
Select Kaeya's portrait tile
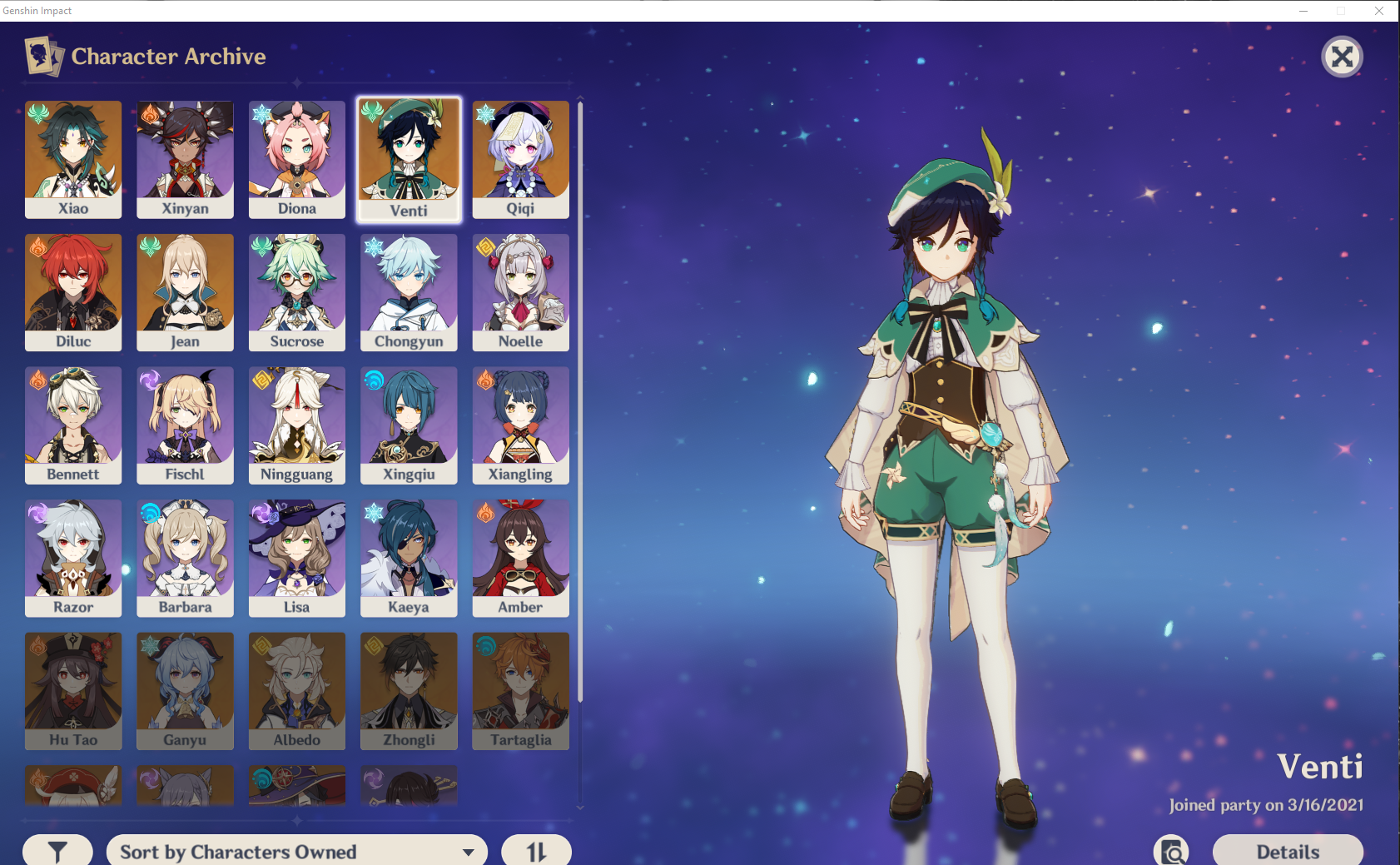pos(409,558)
